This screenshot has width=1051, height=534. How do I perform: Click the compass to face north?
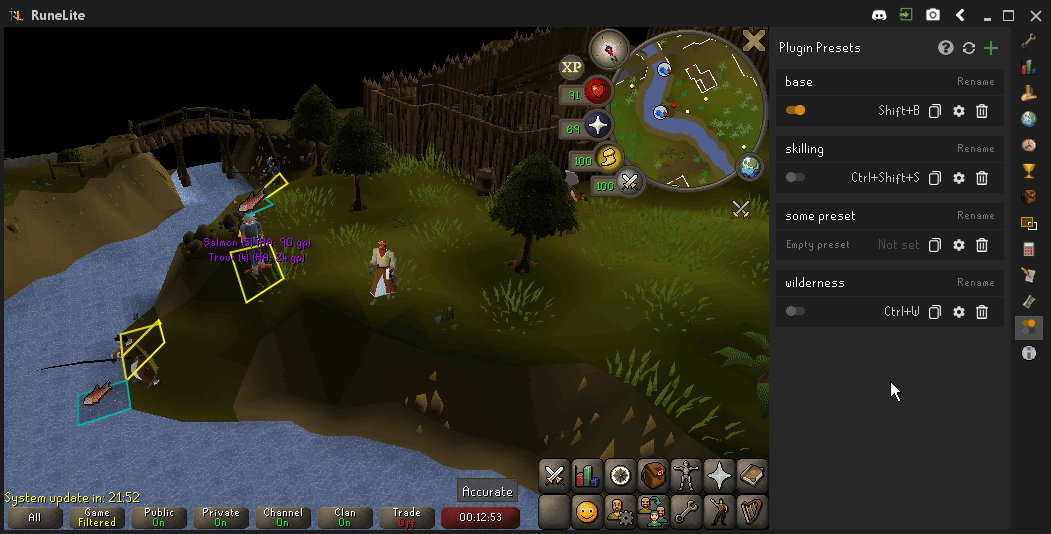pyautogui.click(x=607, y=47)
